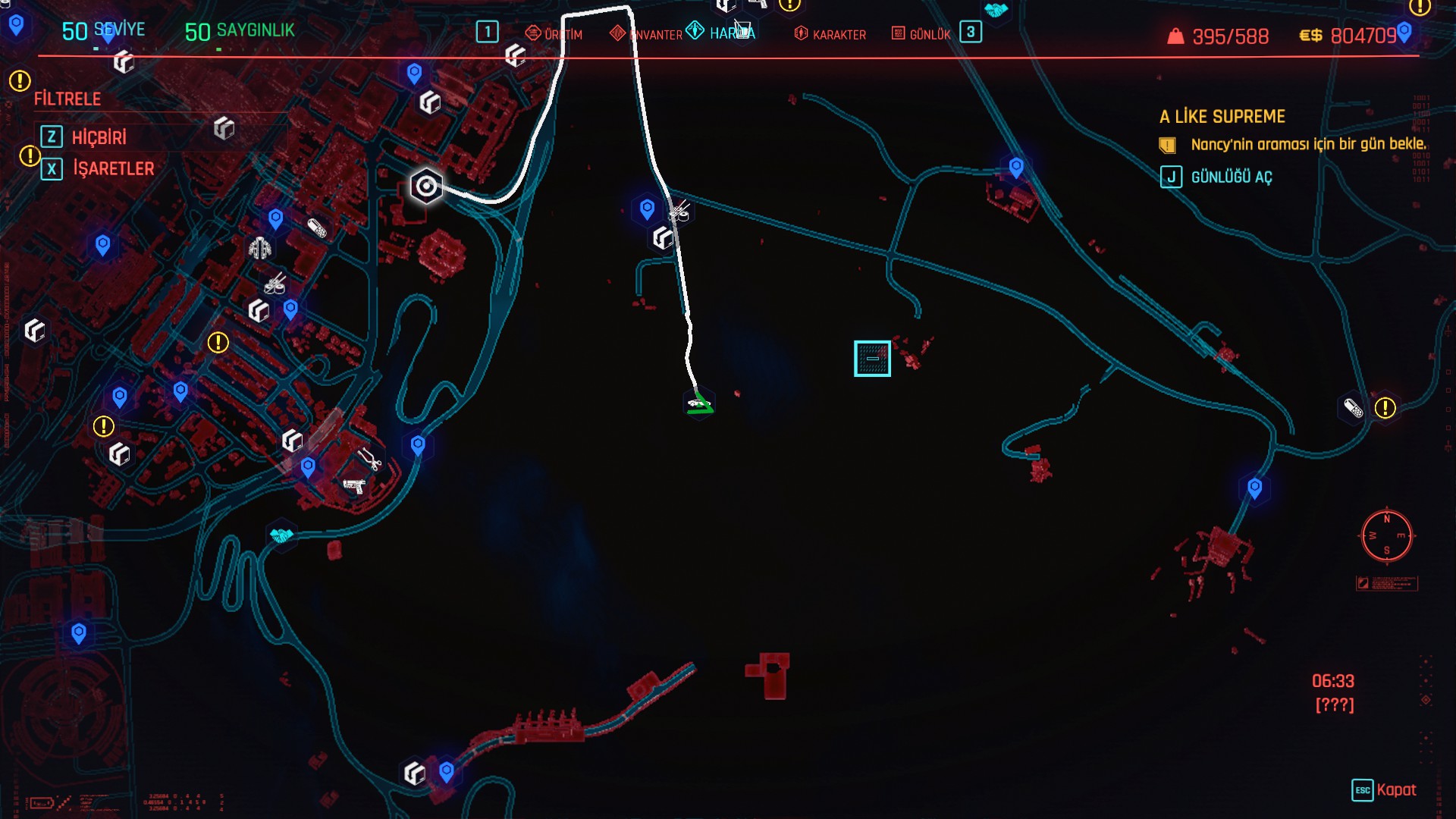Open the KARAKTER tab
Image resolution: width=1456 pixels, height=819 pixels.
point(830,34)
